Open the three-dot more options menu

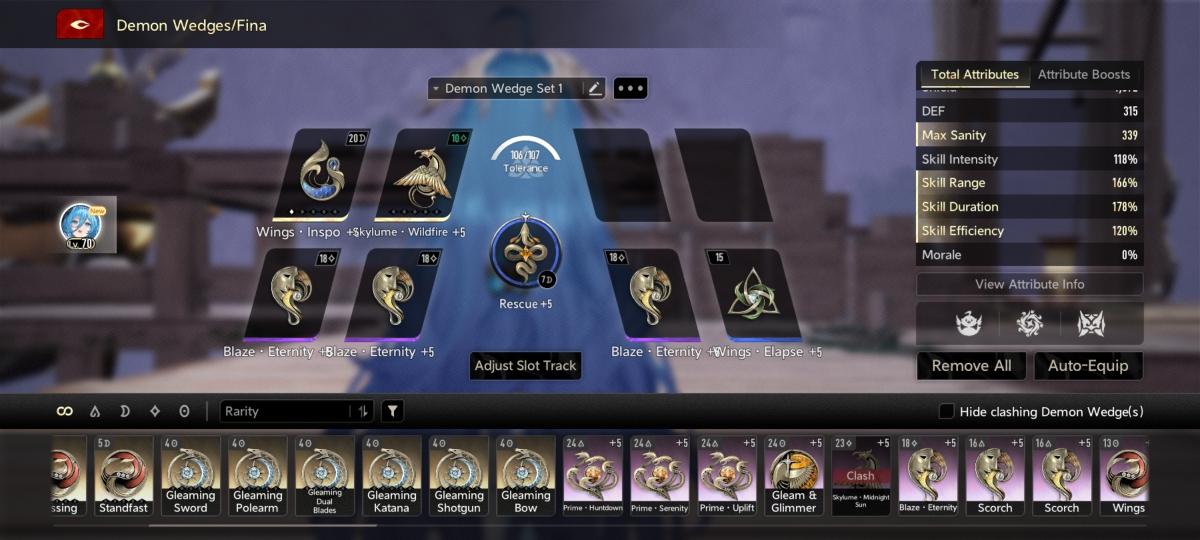tap(630, 89)
